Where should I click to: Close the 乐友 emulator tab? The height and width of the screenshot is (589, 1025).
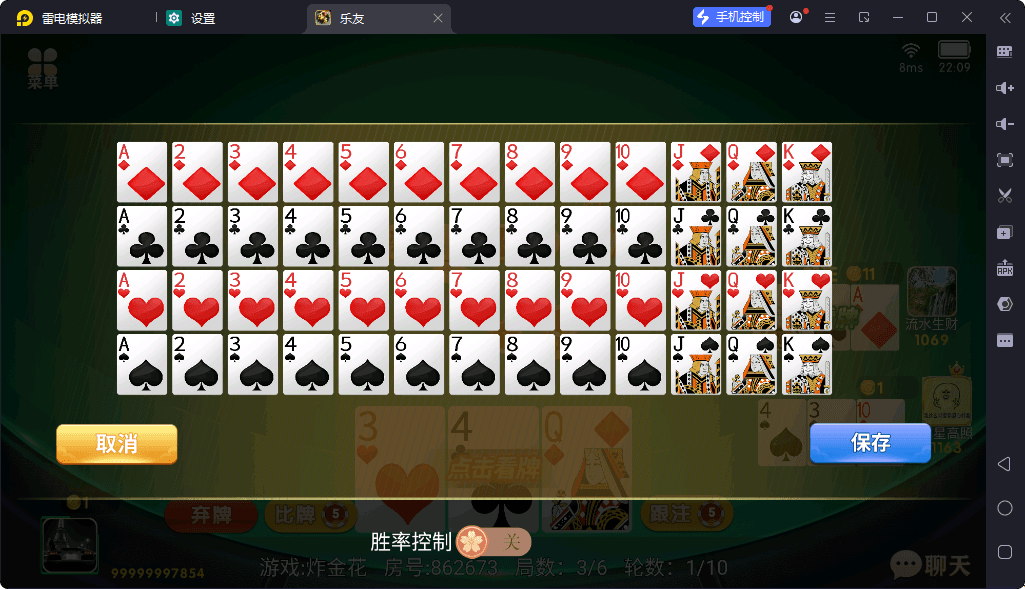(x=438, y=18)
